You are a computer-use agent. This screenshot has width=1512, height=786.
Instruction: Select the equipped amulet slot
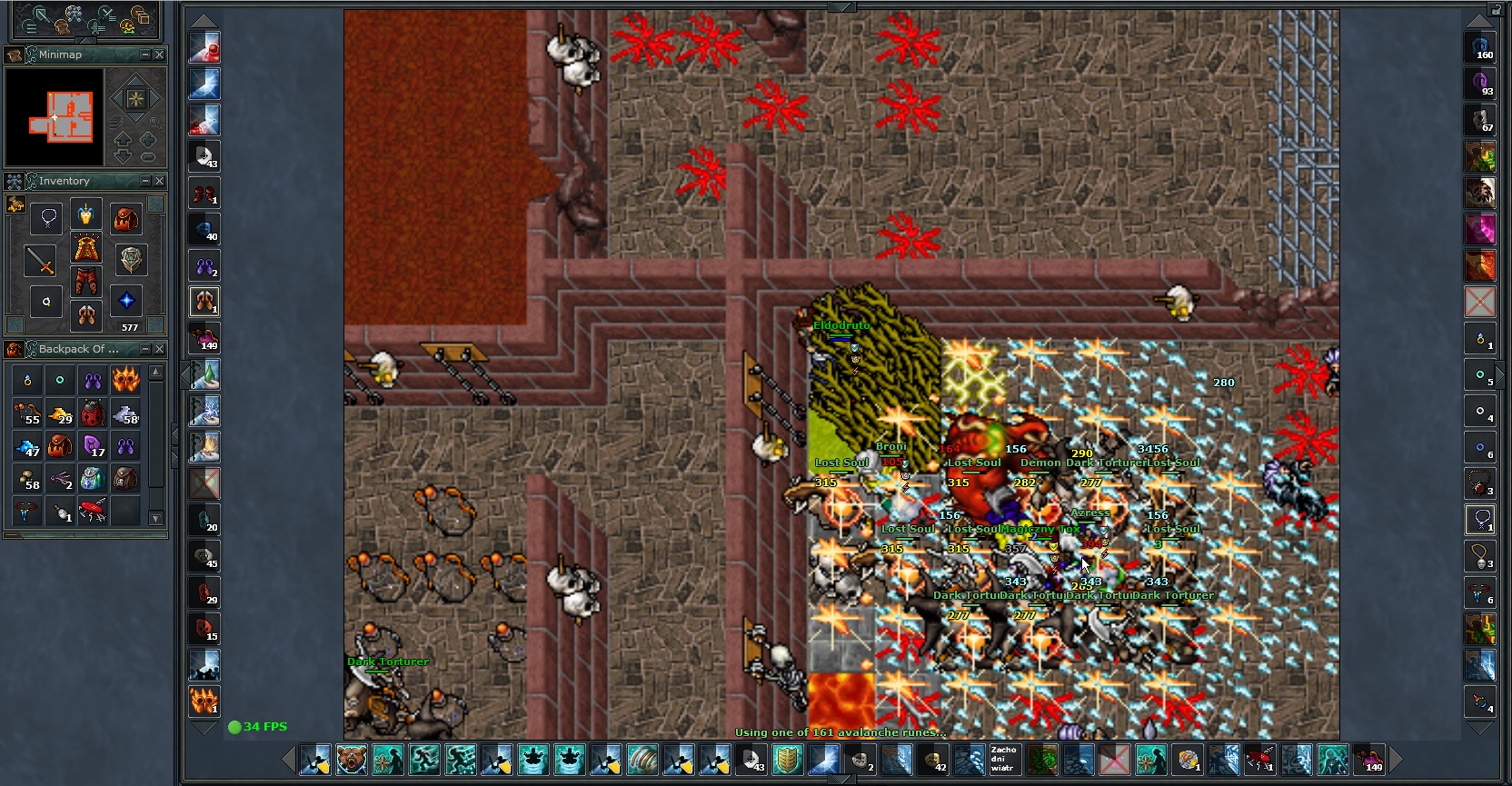click(x=47, y=218)
